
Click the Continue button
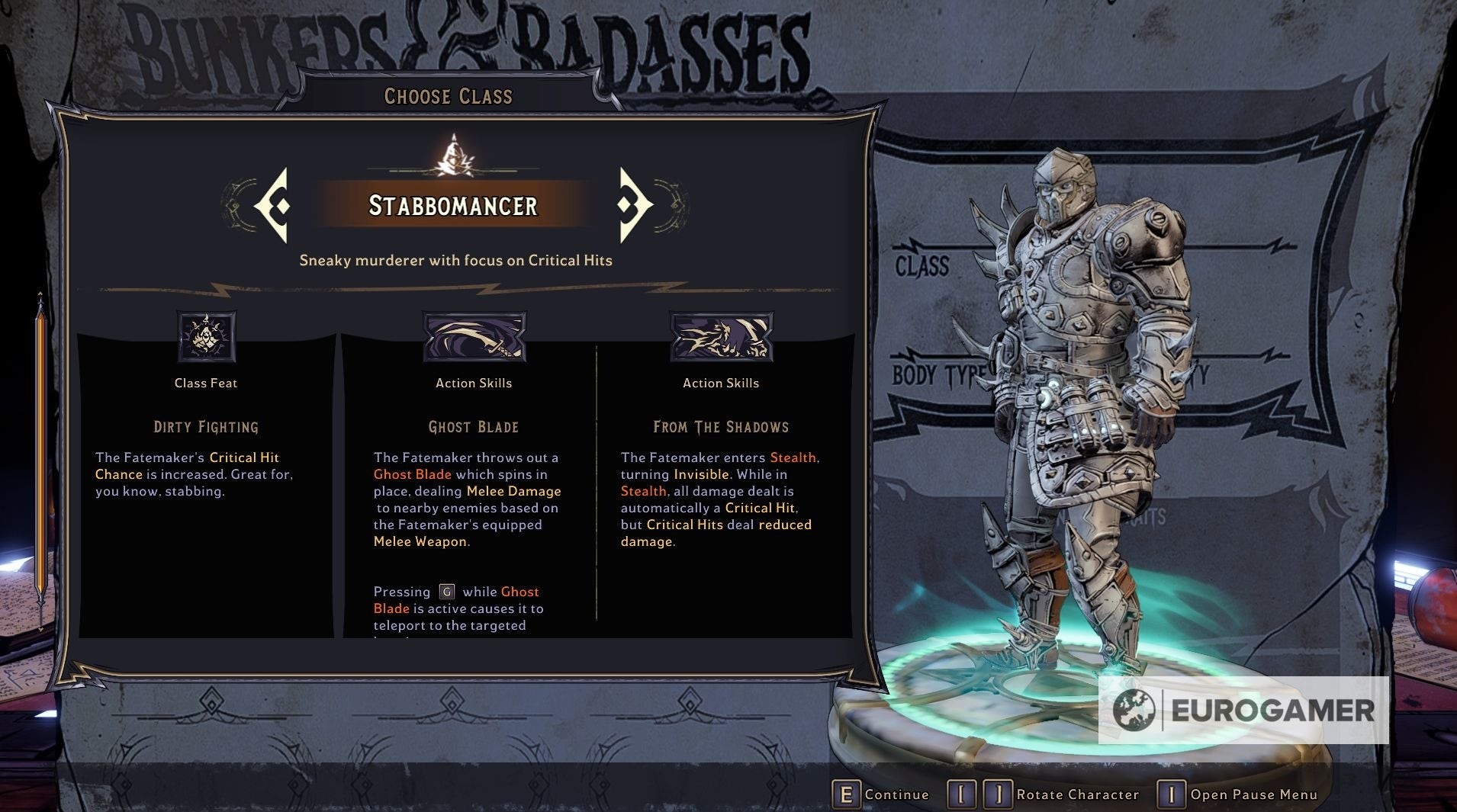[x=881, y=794]
